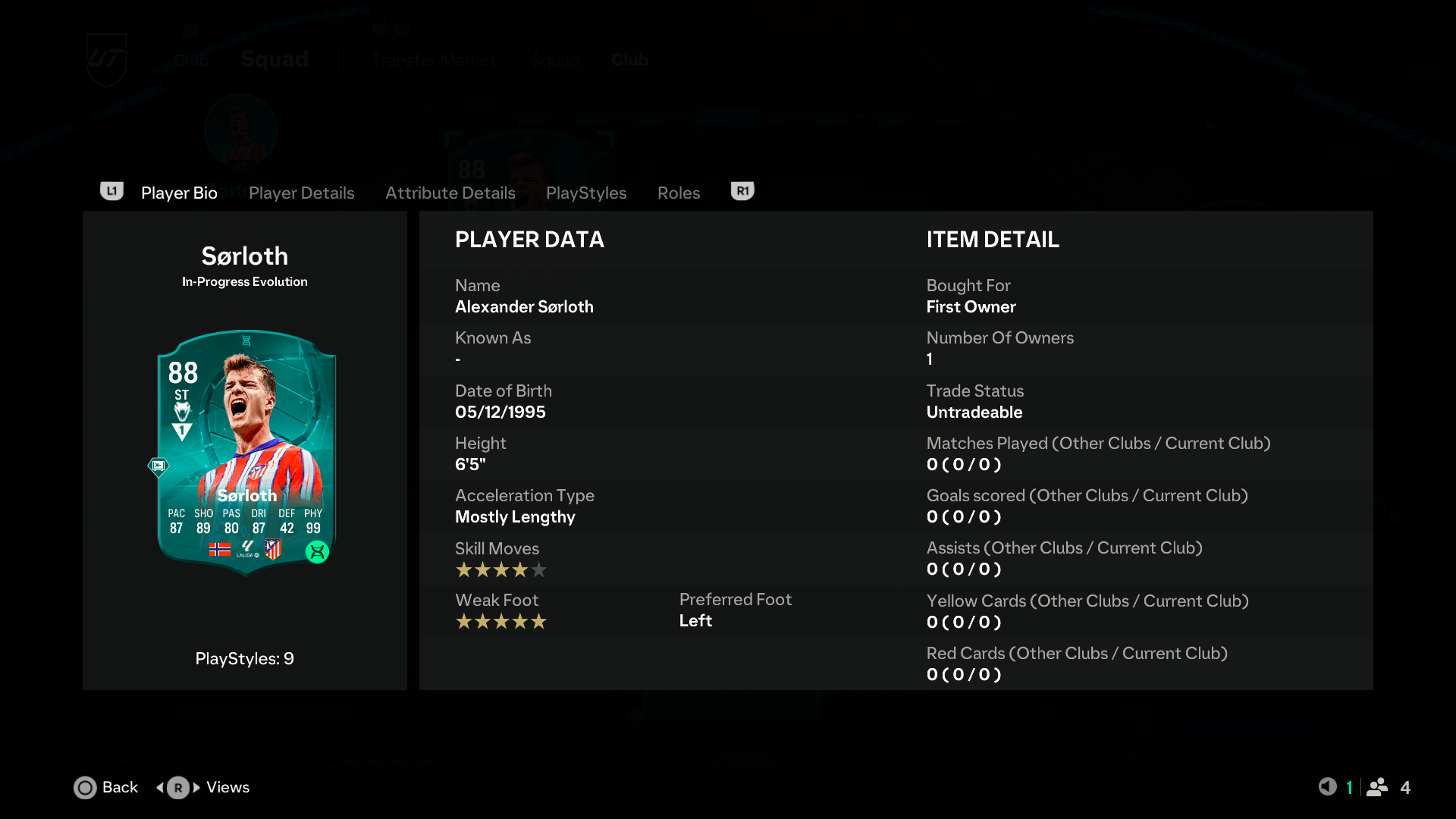Click the circle icon next to Back
Viewport: 1456px width, 819px height.
(85, 788)
